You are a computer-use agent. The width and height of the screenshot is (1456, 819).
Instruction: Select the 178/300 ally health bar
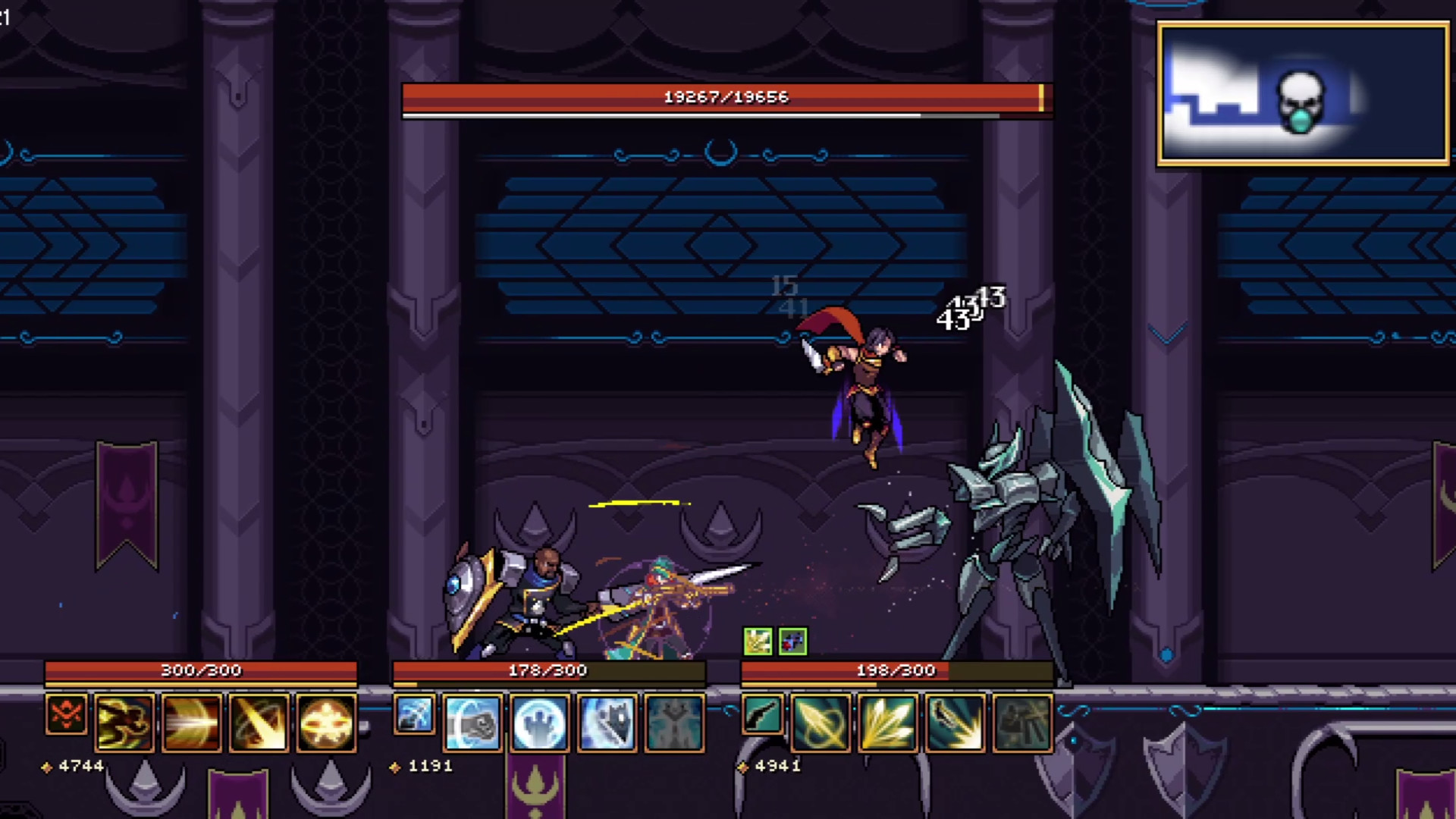tap(548, 670)
